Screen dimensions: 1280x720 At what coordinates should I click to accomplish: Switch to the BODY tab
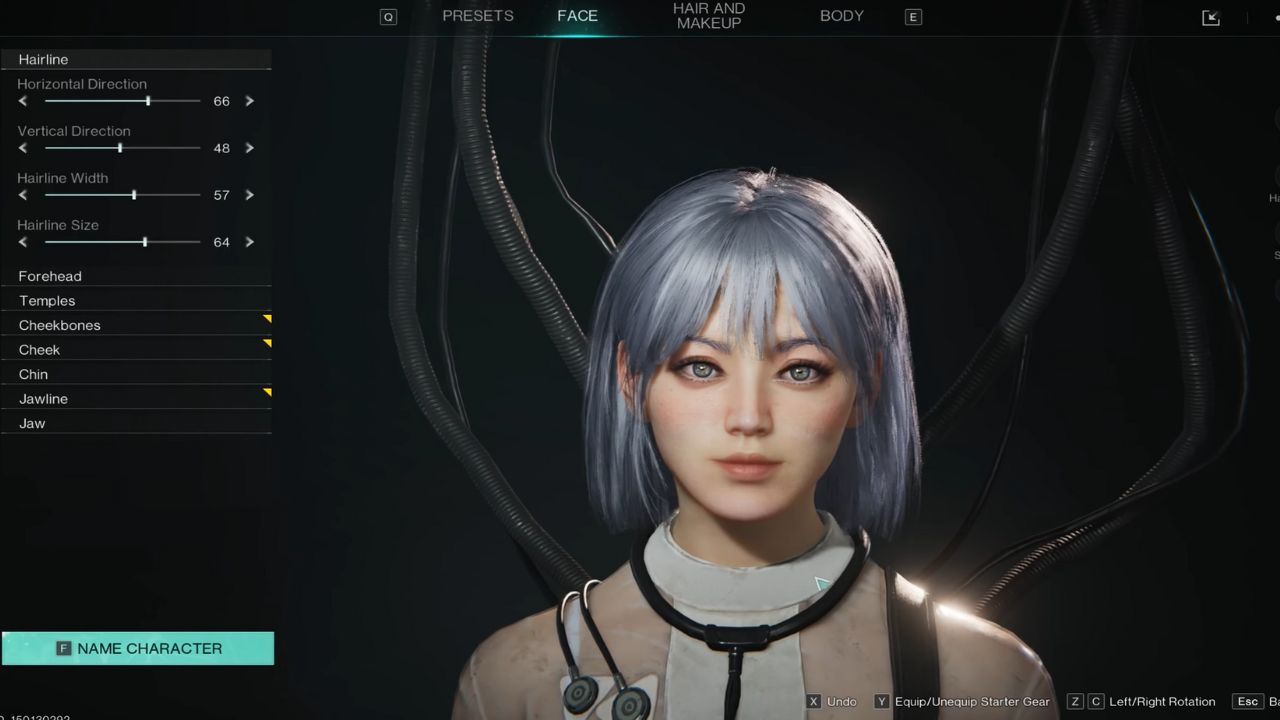pyautogui.click(x=841, y=15)
